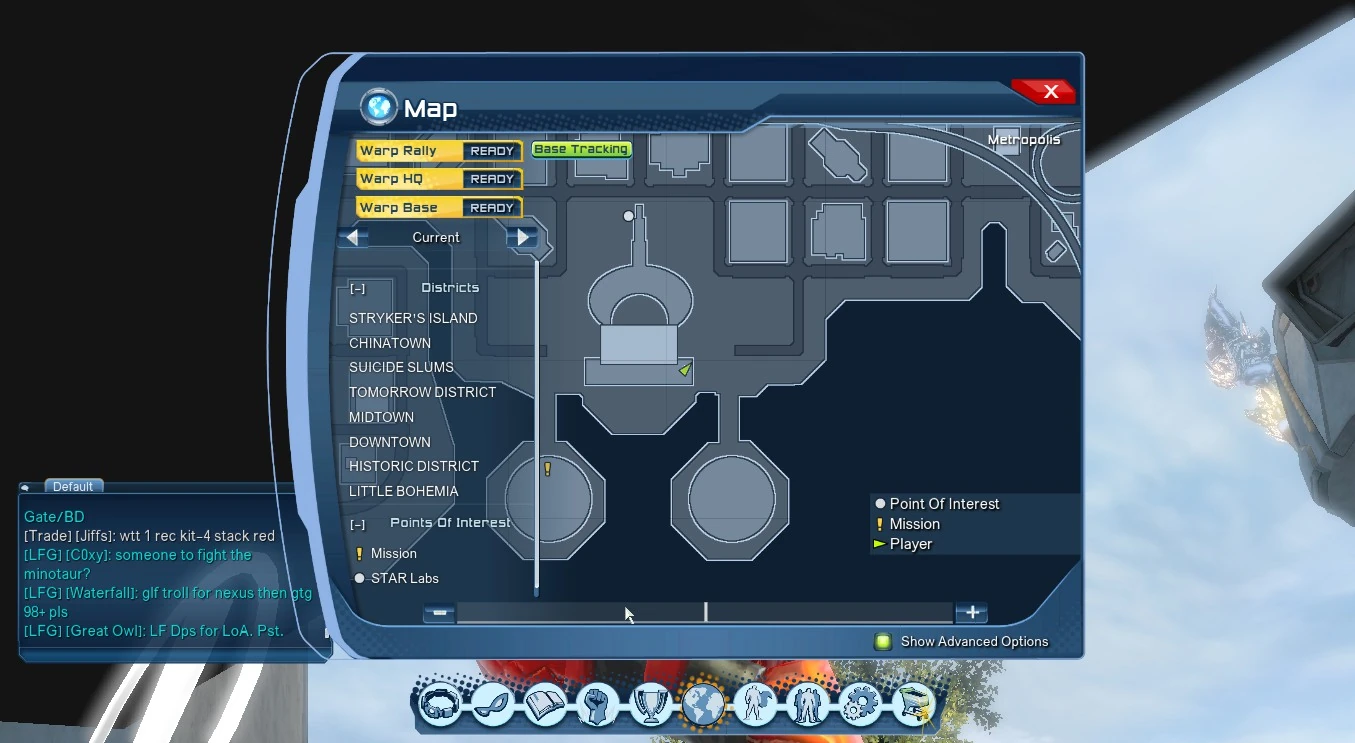The image size is (1355, 743).
Task: Open the character stats icon
Action: pyautogui.click(x=756, y=704)
